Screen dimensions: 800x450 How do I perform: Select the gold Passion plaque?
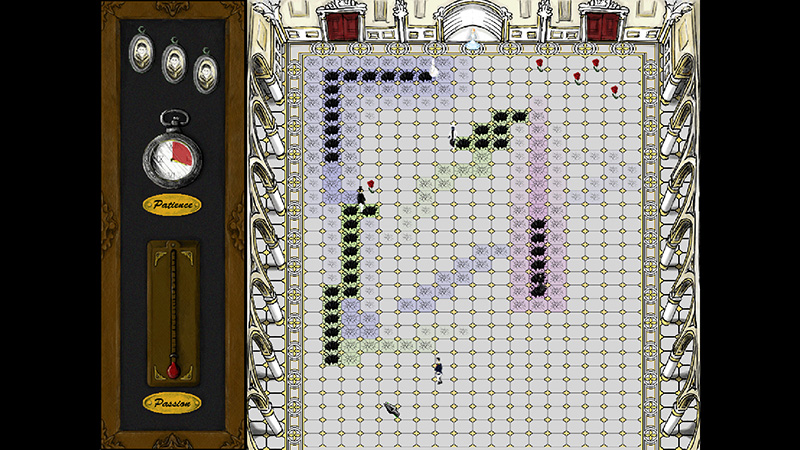pyautogui.click(x=172, y=402)
